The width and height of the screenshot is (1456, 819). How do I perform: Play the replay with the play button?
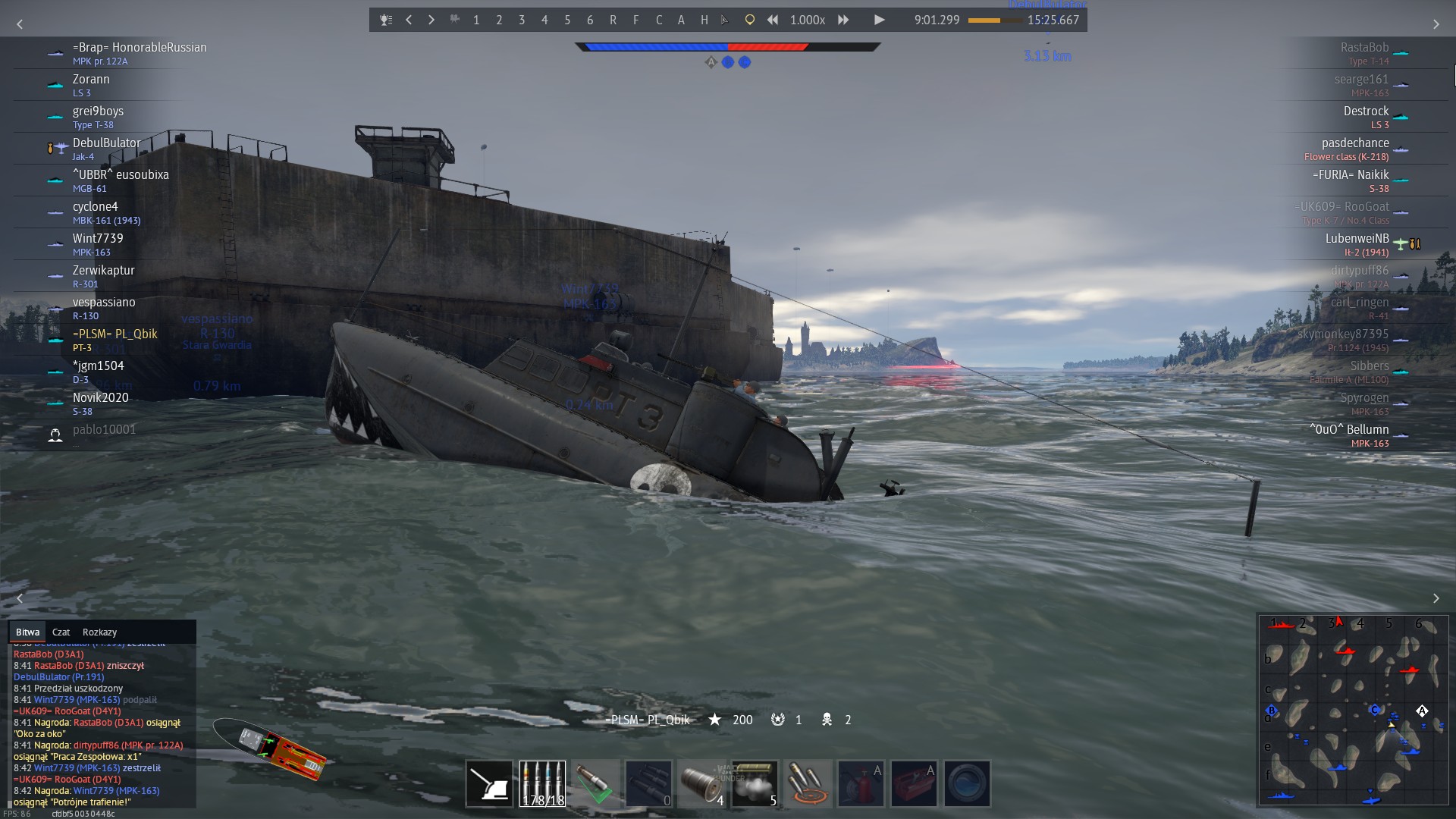[x=879, y=20]
